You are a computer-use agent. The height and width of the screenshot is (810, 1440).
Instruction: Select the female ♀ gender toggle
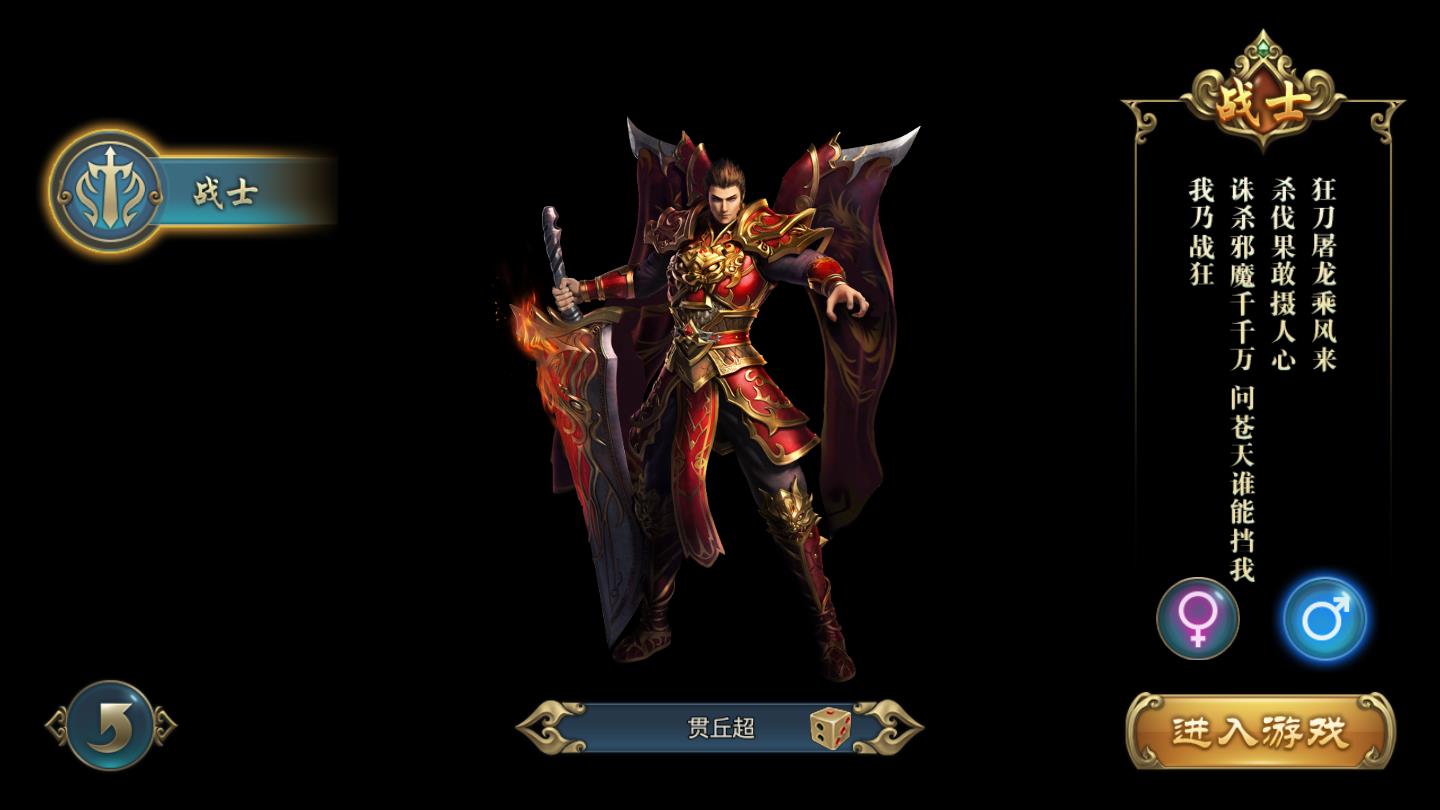1197,619
